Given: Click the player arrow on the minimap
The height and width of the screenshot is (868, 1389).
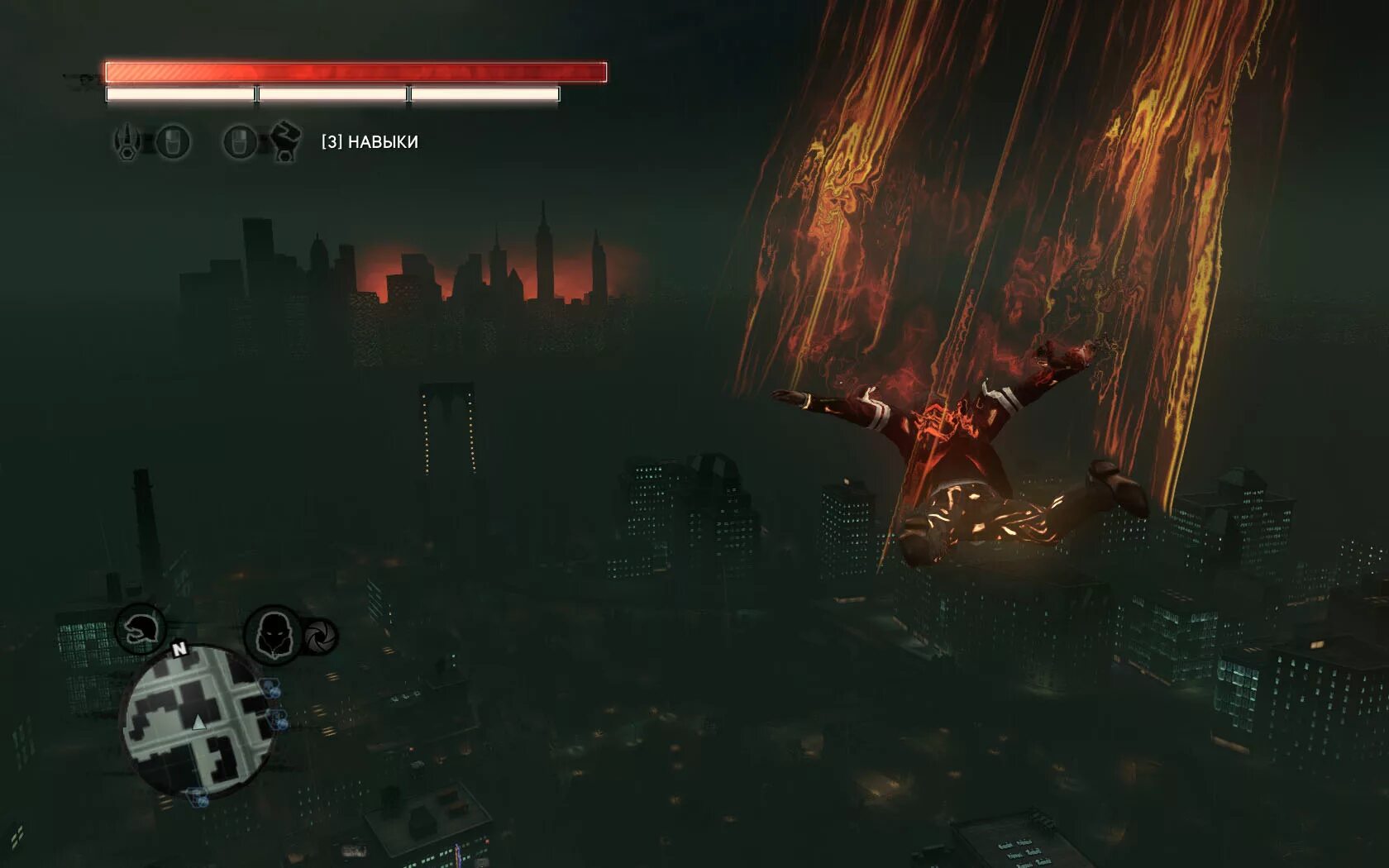Looking at the screenshot, I should pos(198,723).
